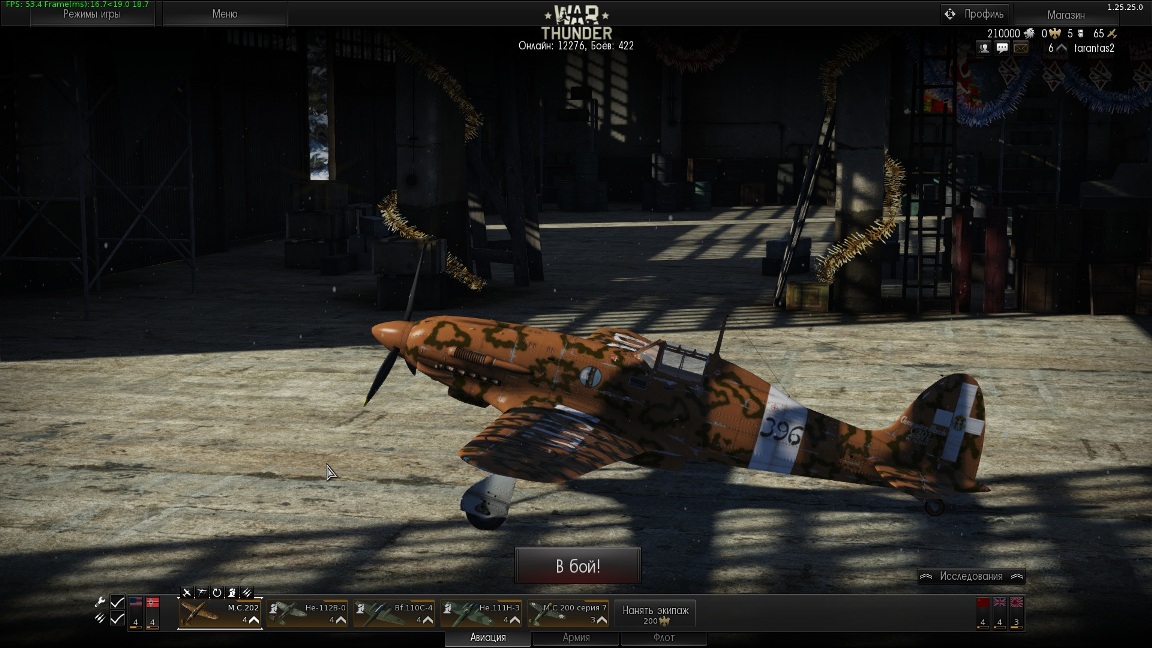Open the Профиль profile page
Image resolution: width=1152 pixels, height=648 pixels.
tap(976, 14)
